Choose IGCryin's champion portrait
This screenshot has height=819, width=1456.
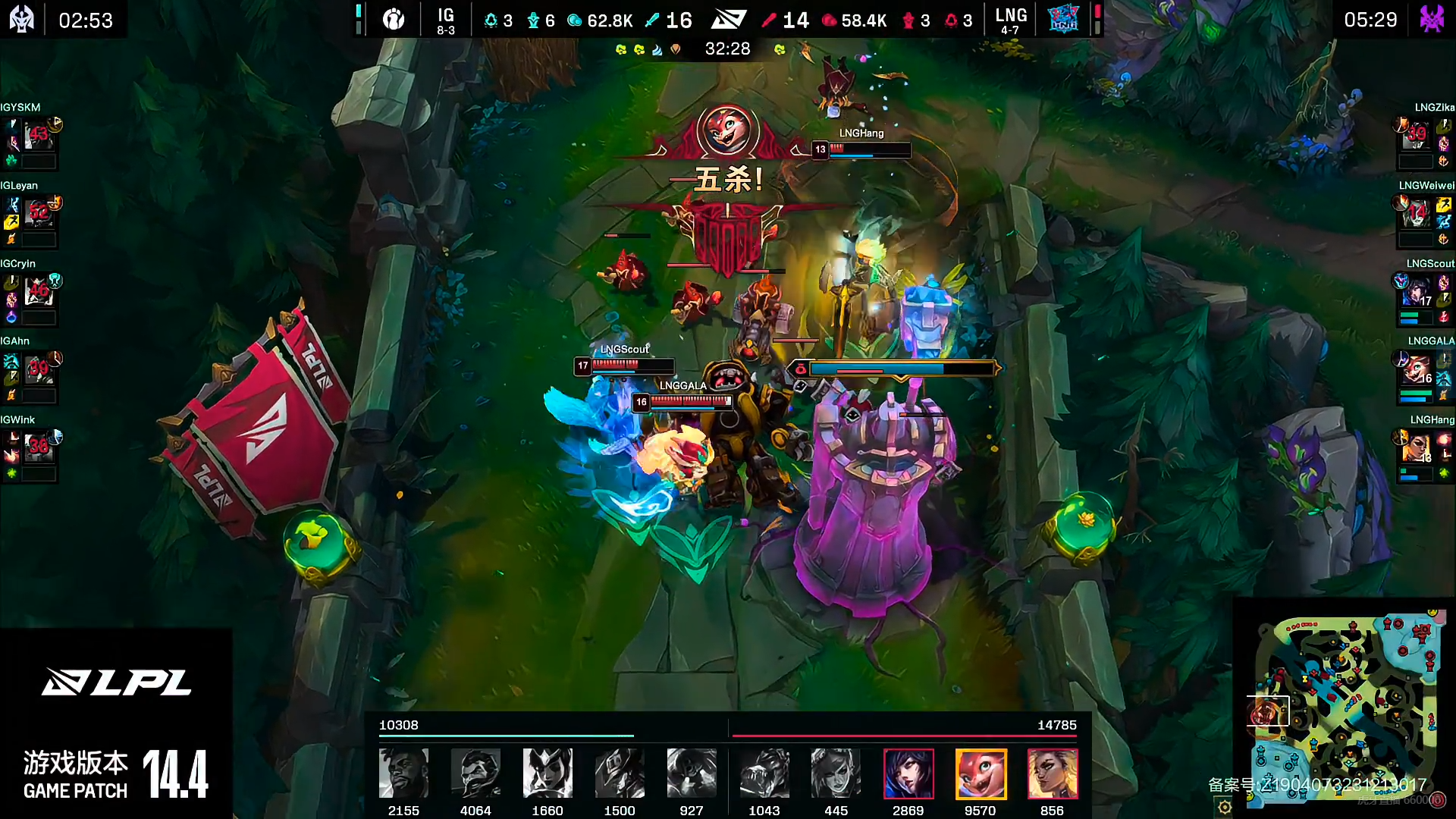[x=38, y=293]
